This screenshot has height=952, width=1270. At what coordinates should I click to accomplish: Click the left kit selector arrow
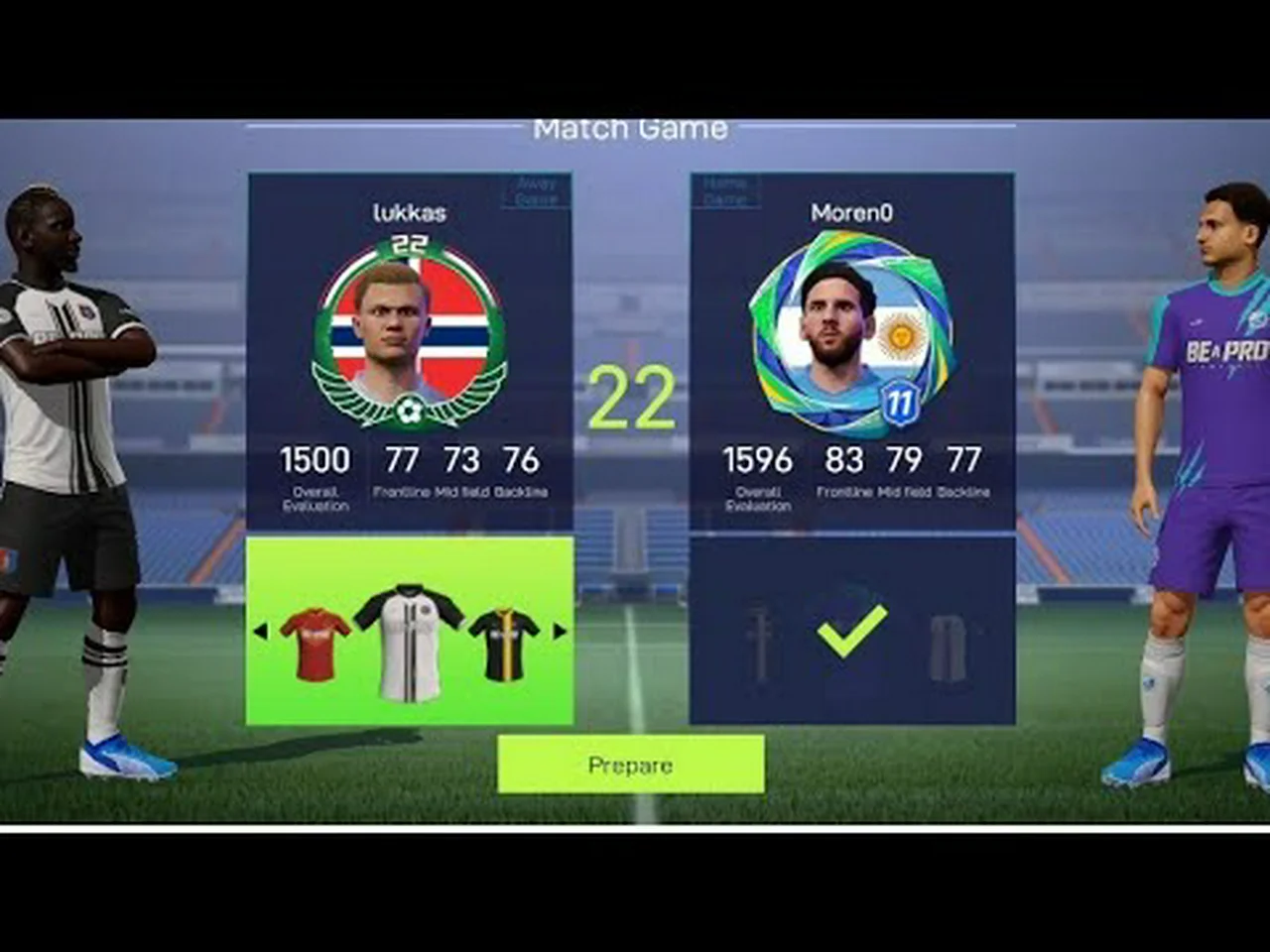(260, 631)
